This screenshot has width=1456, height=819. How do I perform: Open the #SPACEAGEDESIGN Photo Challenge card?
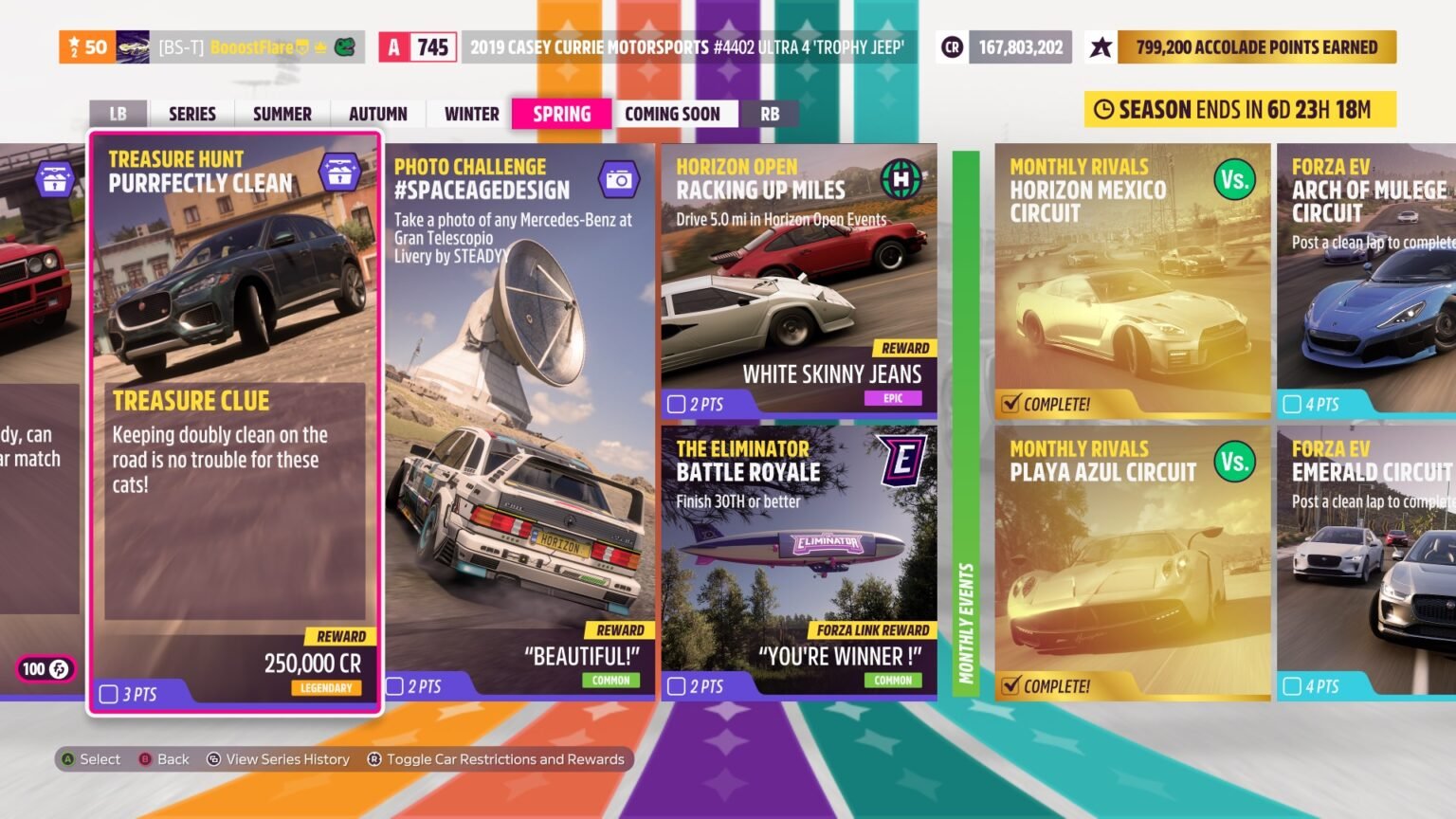click(x=519, y=422)
